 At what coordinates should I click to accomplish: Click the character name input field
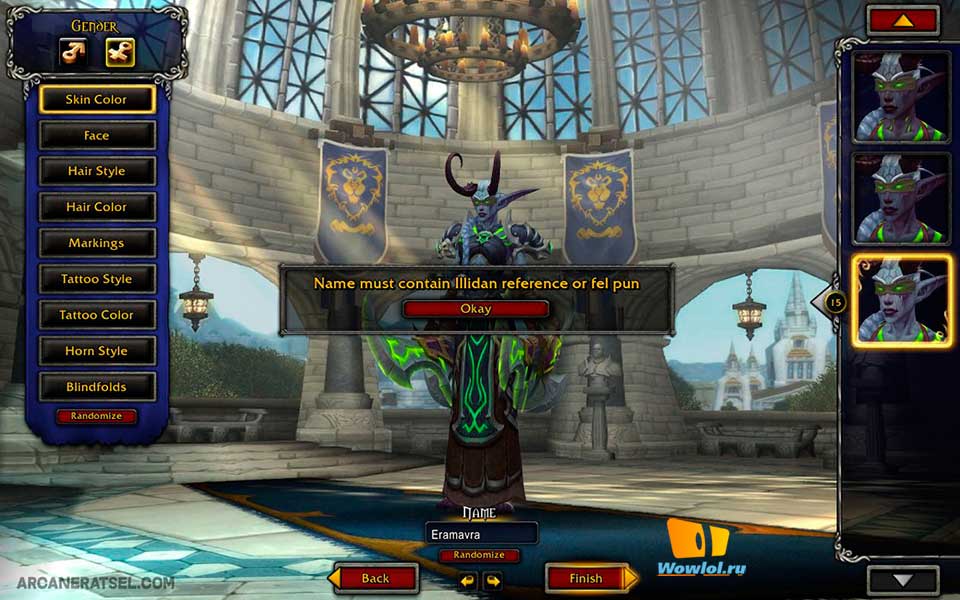coord(481,534)
